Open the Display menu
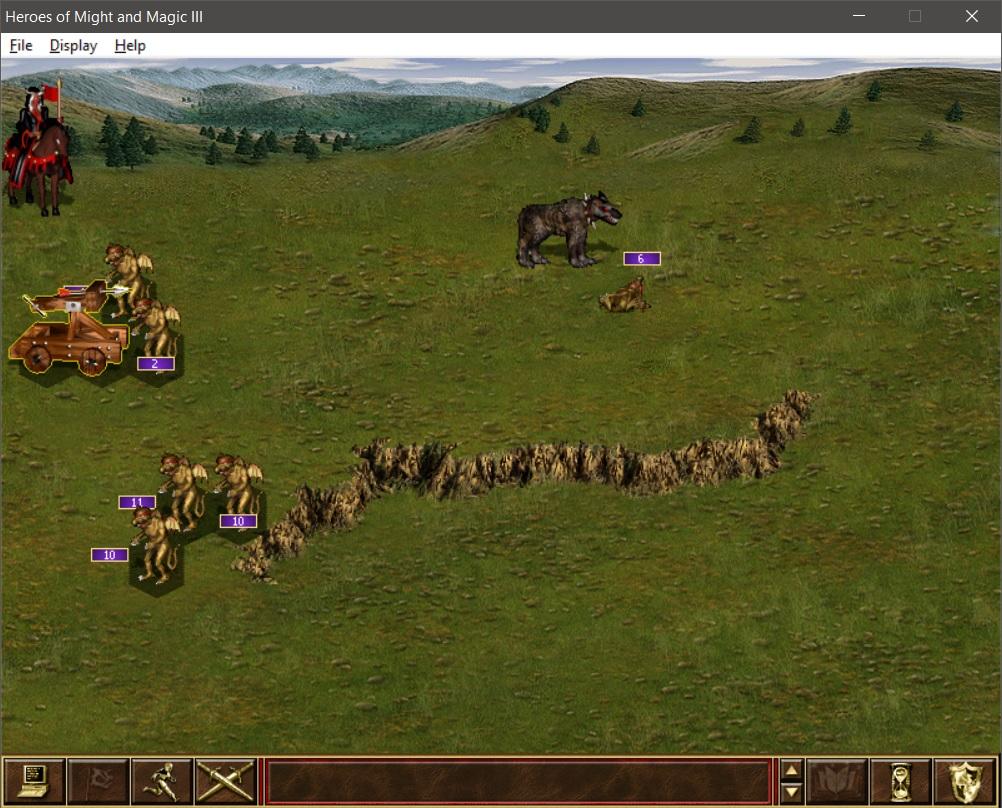Screen dimensions: 1002x808 [x=73, y=46]
